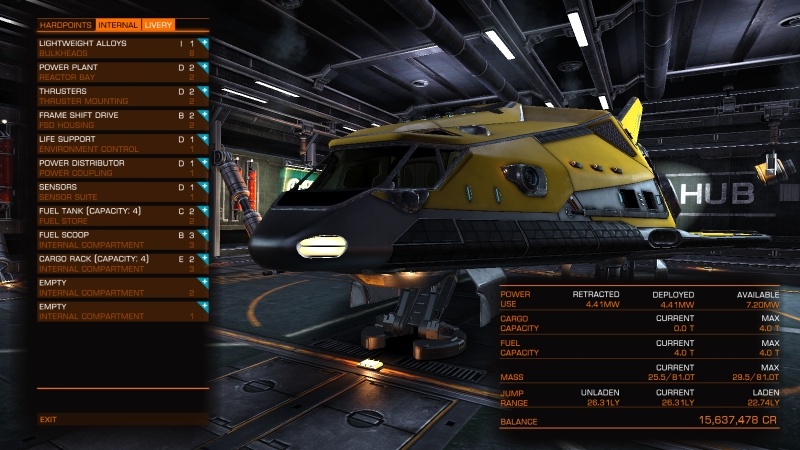The height and width of the screenshot is (450, 800).
Task: Choose the Power Distributor slot
Action: tap(123, 168)
